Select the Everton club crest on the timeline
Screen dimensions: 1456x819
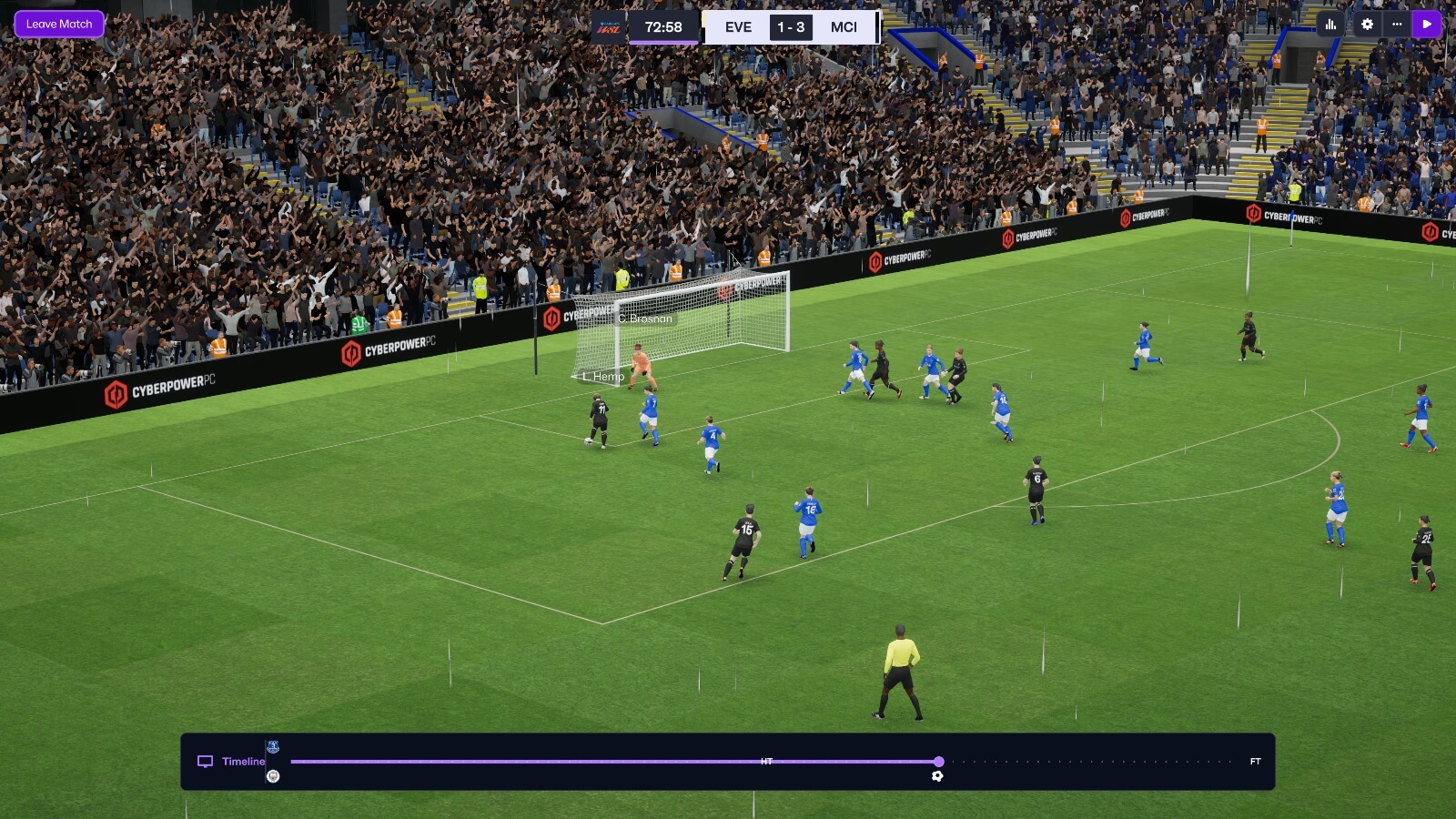(272, 746)
